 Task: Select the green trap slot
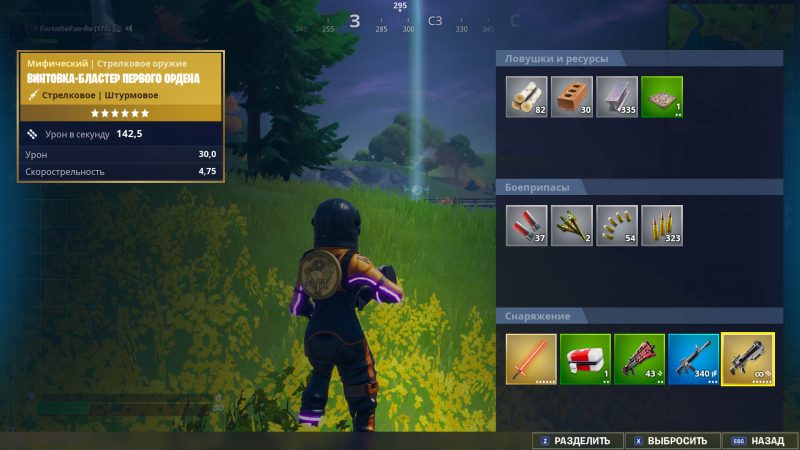tap(661, 97)
